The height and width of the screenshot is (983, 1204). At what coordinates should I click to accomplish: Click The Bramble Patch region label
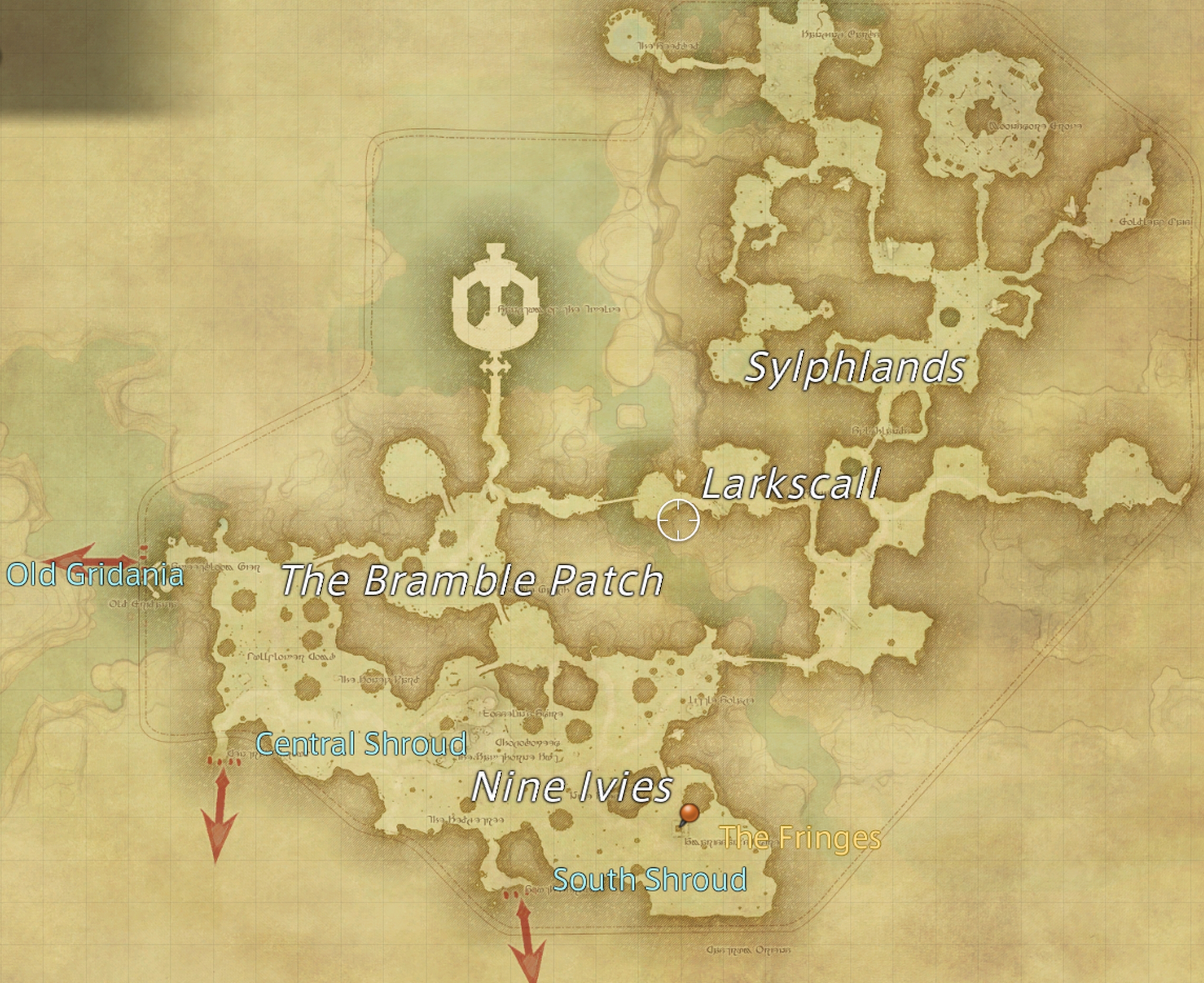point(472,580)
